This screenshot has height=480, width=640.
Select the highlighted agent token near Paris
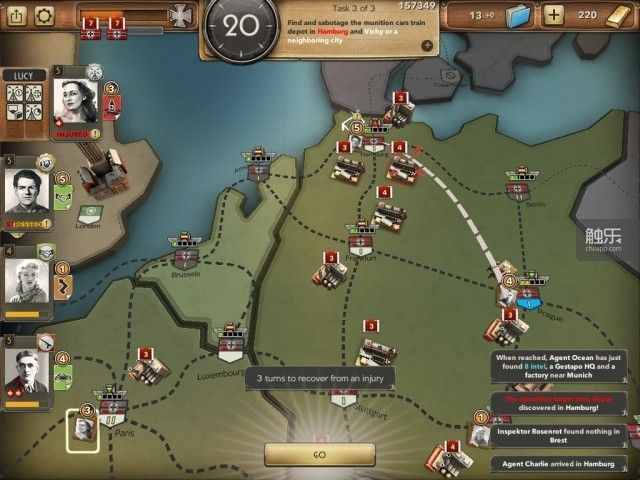pos(83,431)
